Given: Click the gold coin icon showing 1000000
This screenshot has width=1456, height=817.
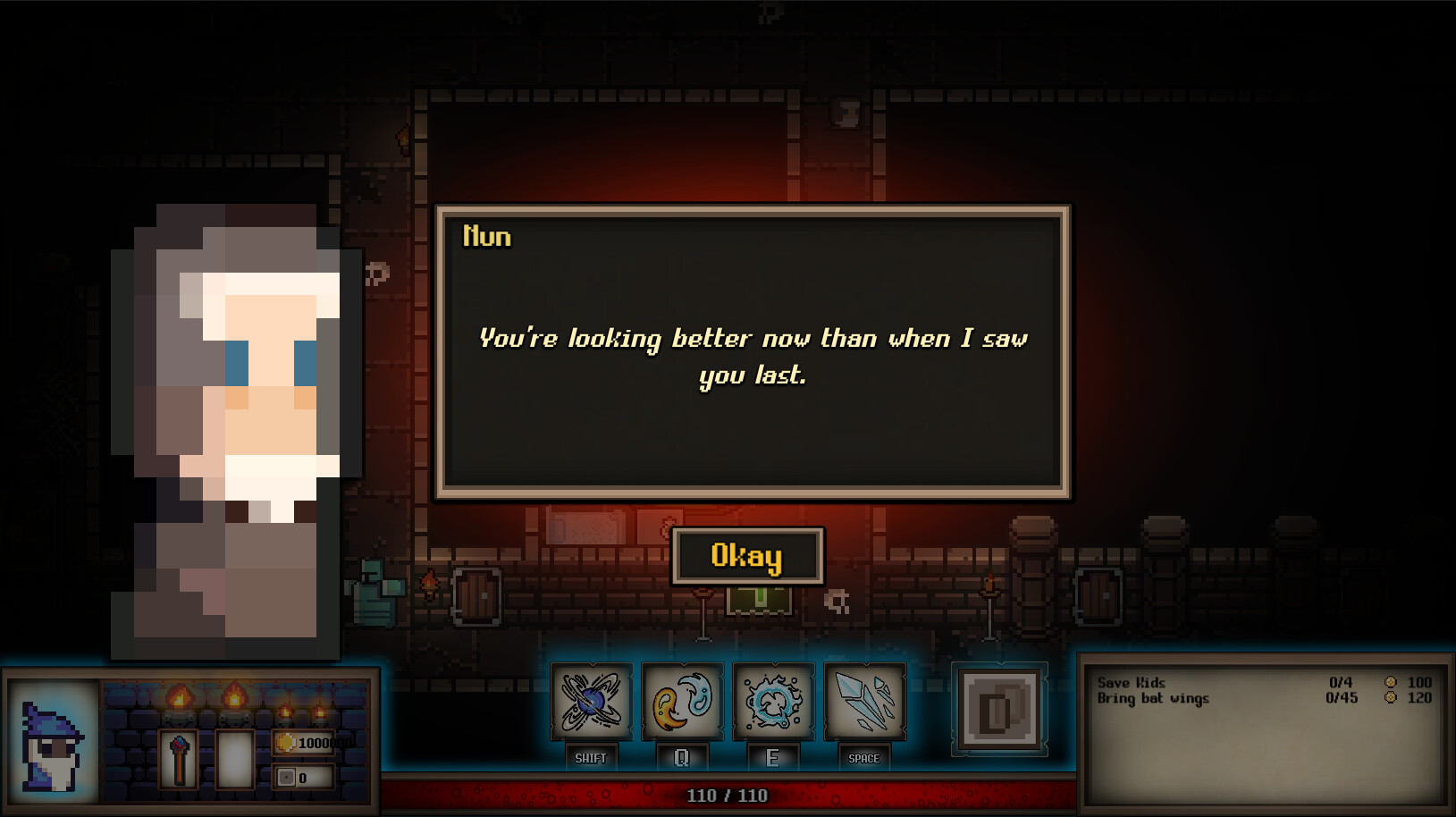Looking at the screenshot, I should point(288,741).
